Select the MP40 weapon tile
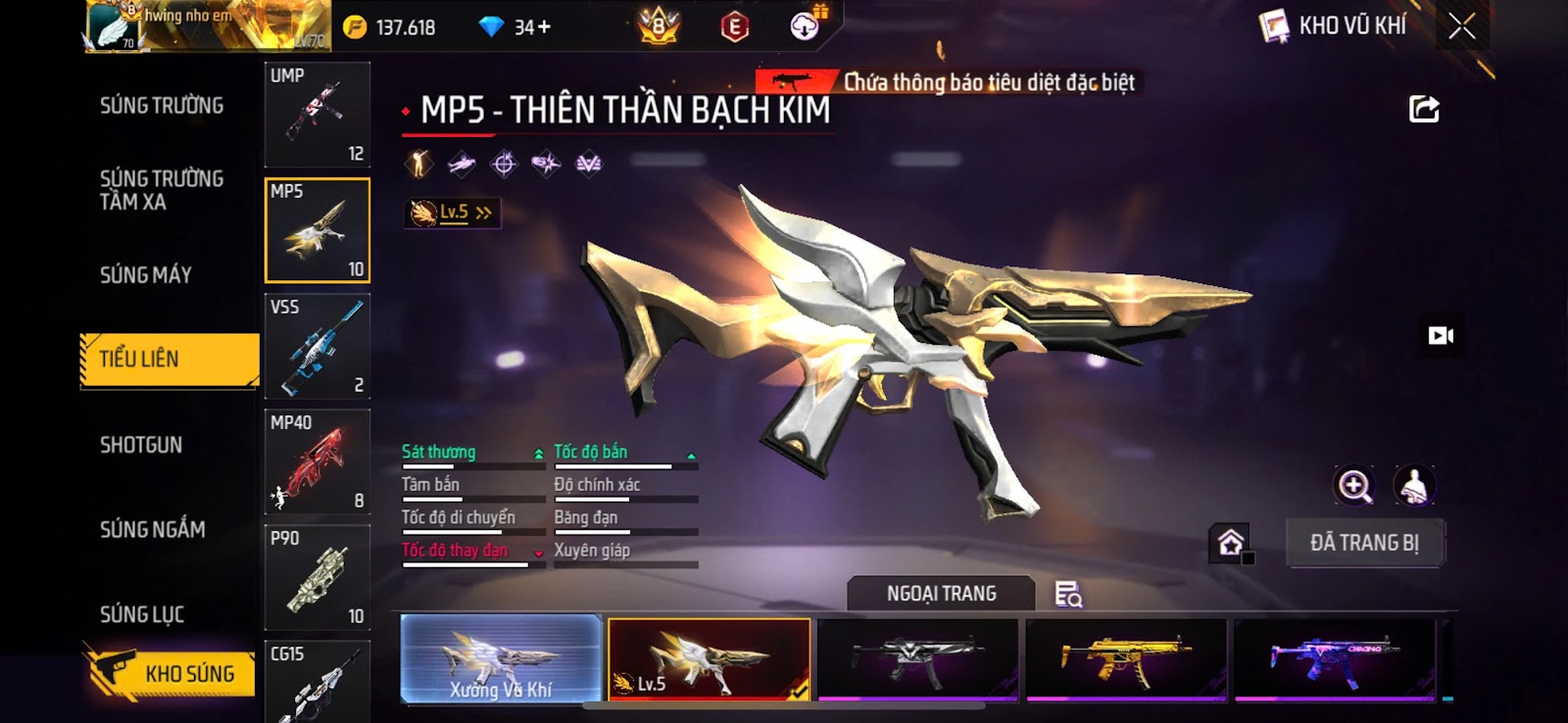Viewport: 1568px width, 723px height. (x=317, y=461)
